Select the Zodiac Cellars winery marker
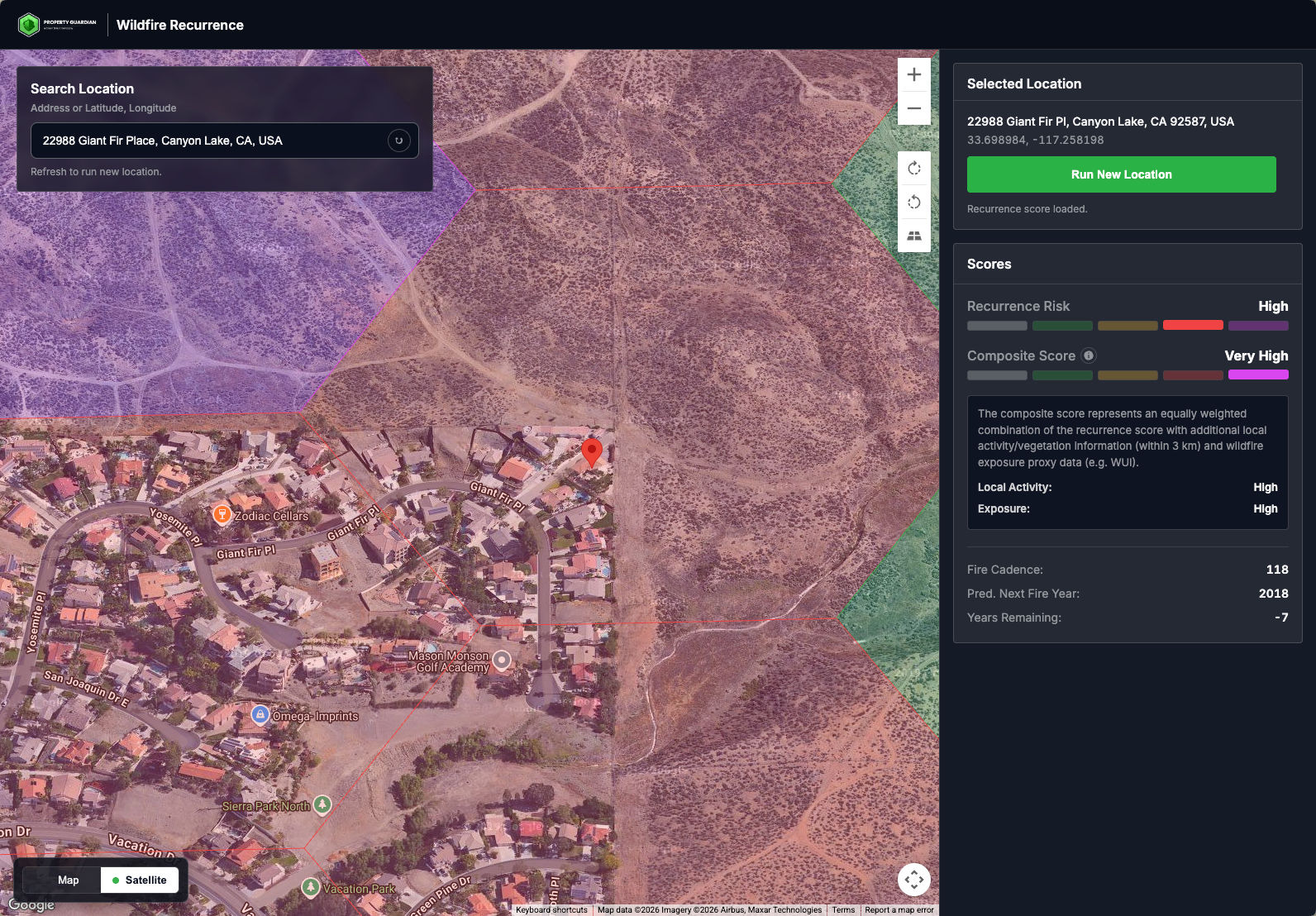The image size is (1316, 916). [222, 513]
